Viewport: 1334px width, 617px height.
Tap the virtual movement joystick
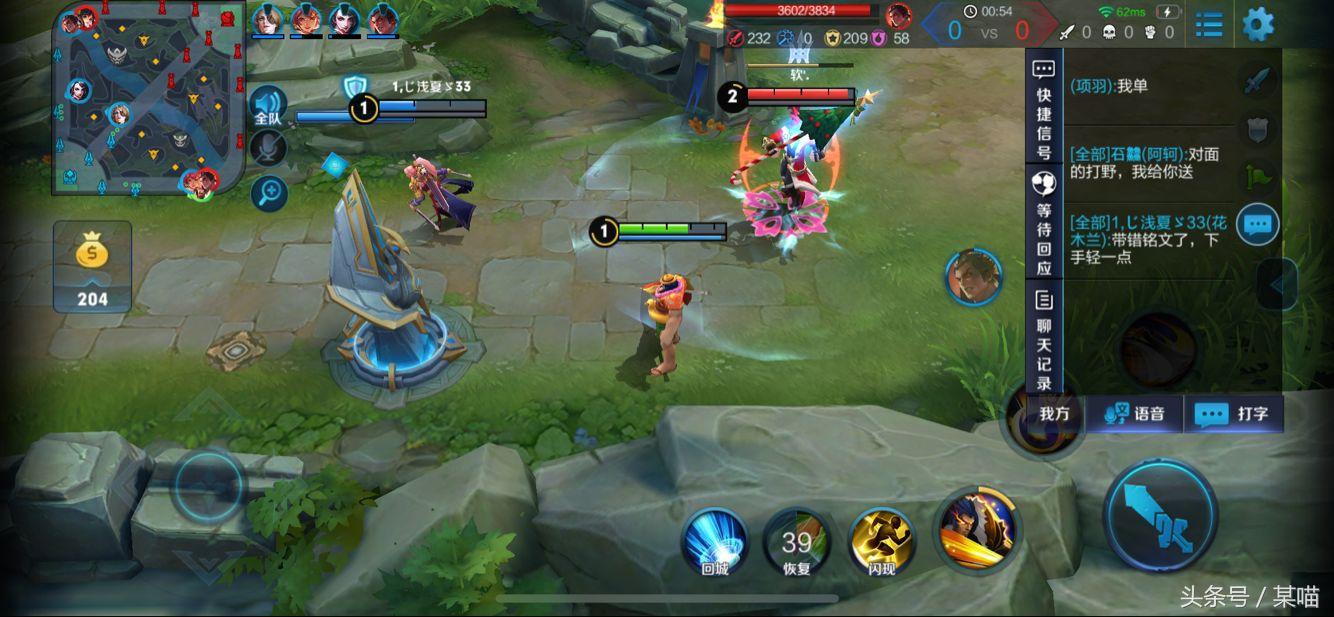click(209, 487)
